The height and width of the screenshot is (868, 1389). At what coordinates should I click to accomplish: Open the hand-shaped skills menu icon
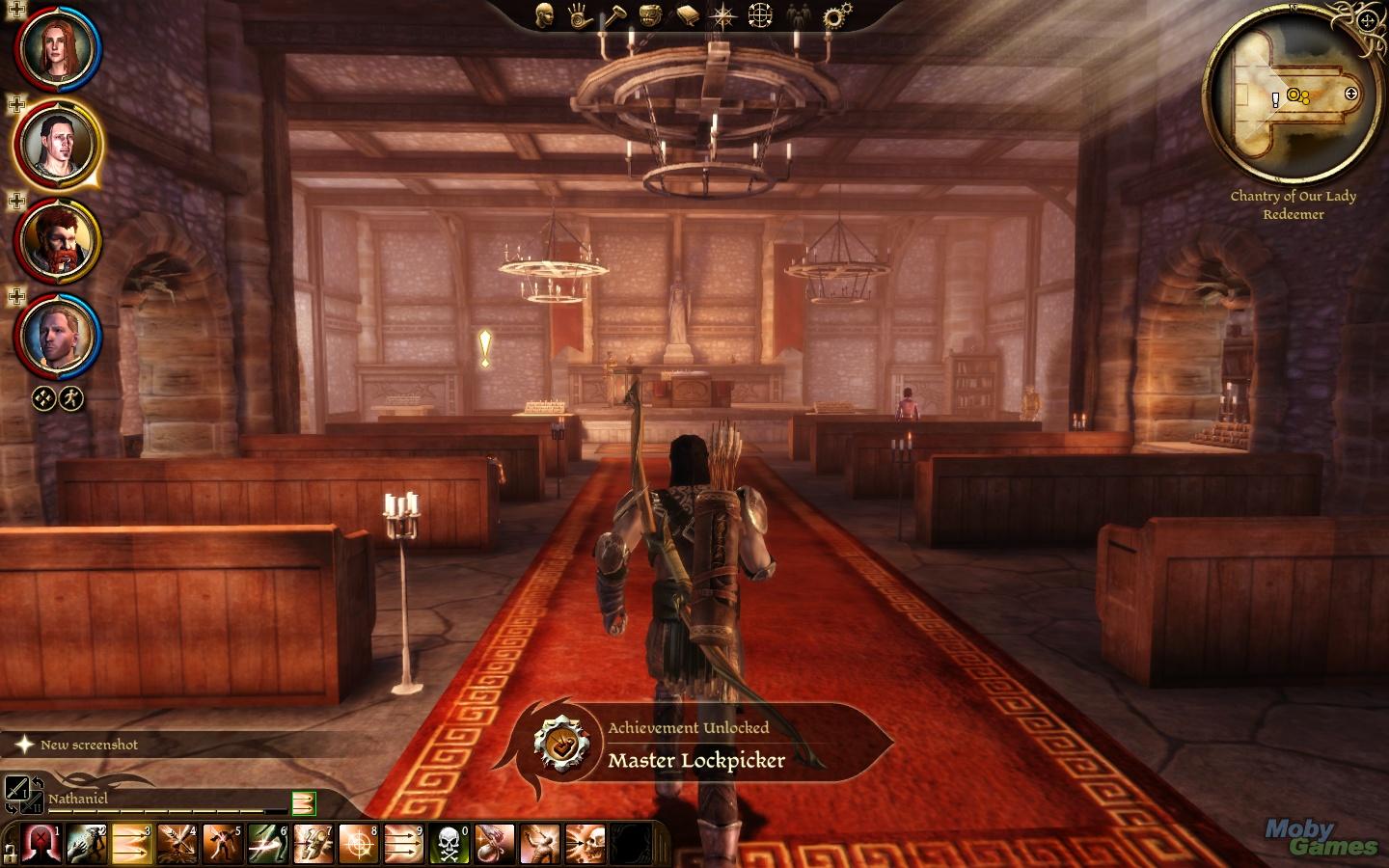tap(580, 15)
